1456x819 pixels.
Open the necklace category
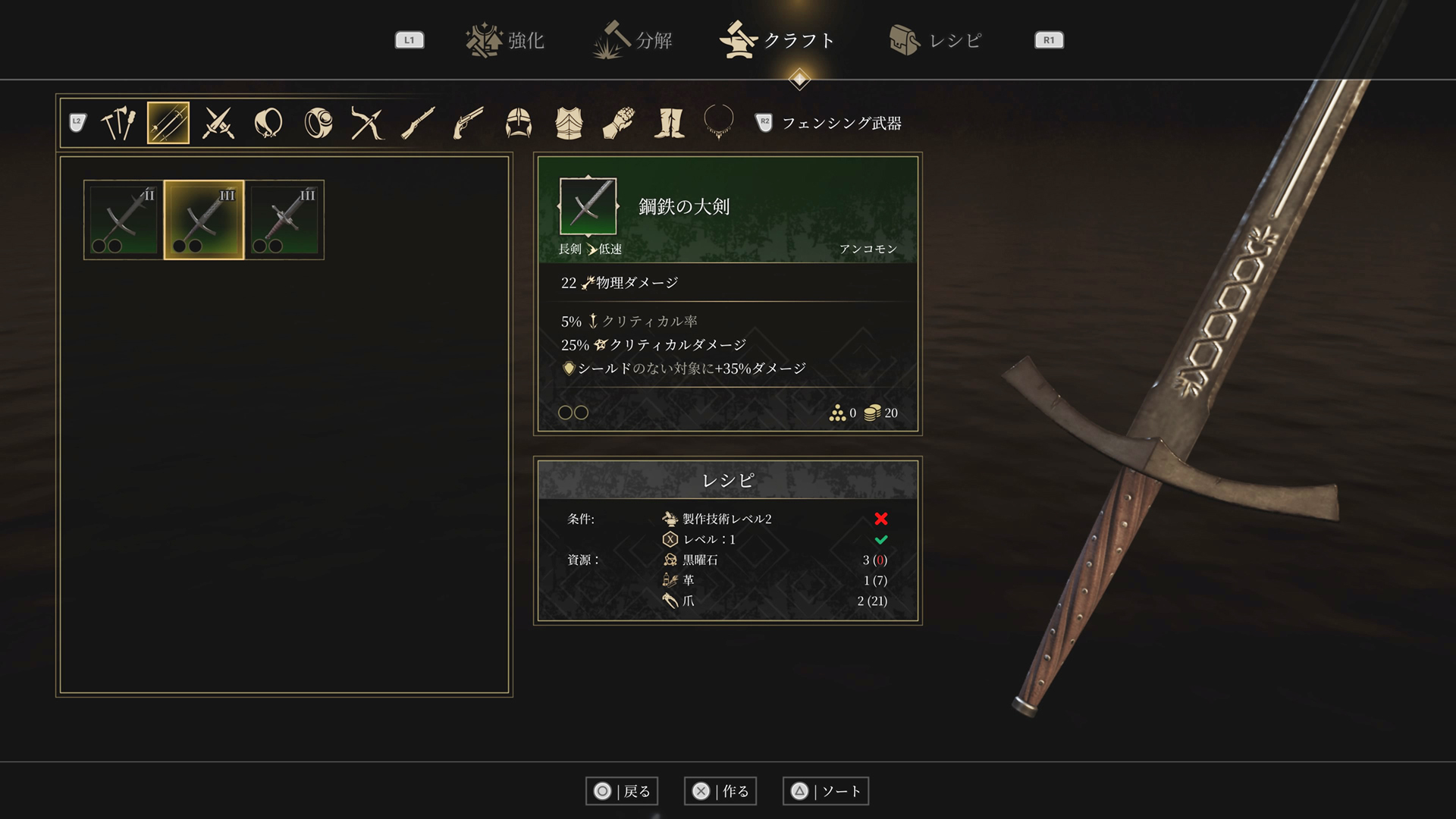click(x=718, y=121)
